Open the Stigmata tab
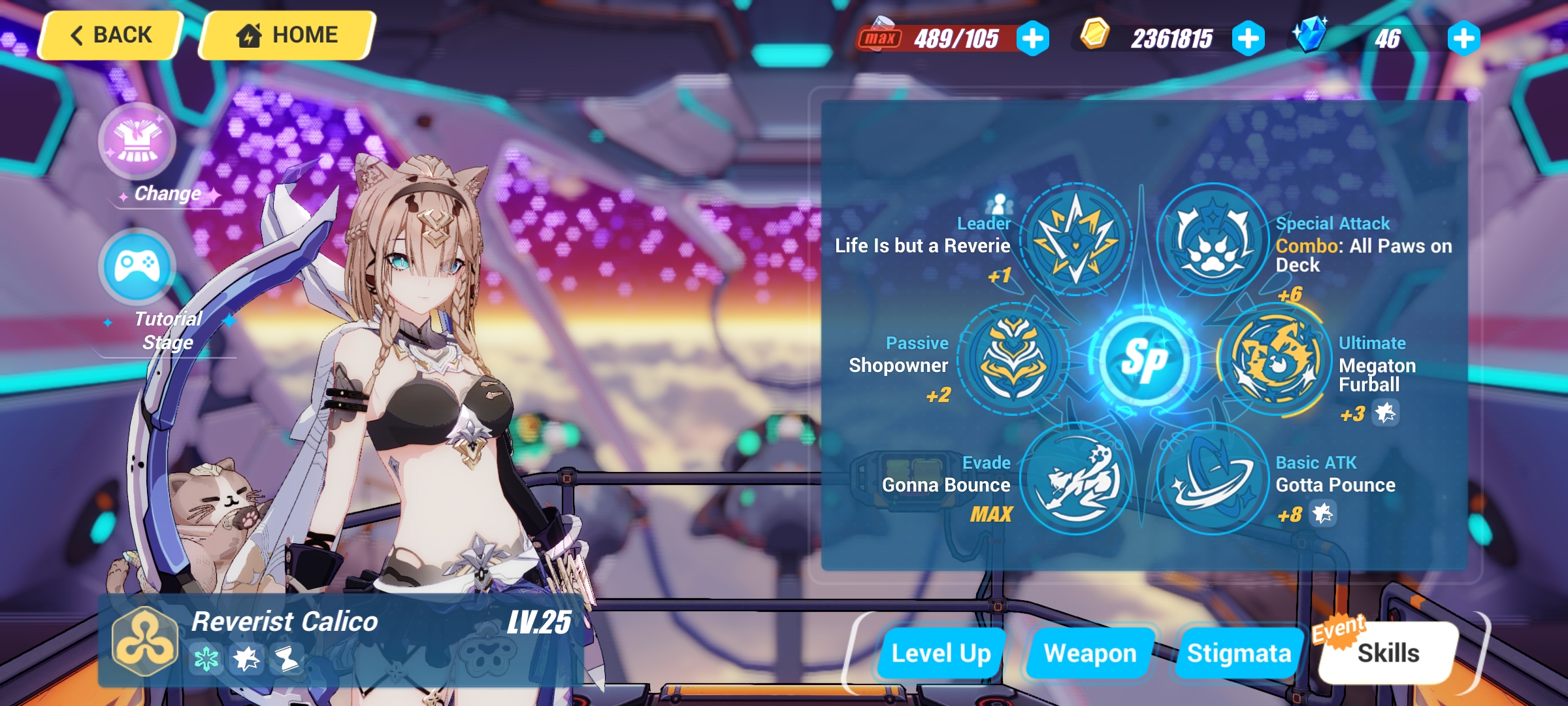This screenshot has height=706, width=1568. [x=1238, y=651]
